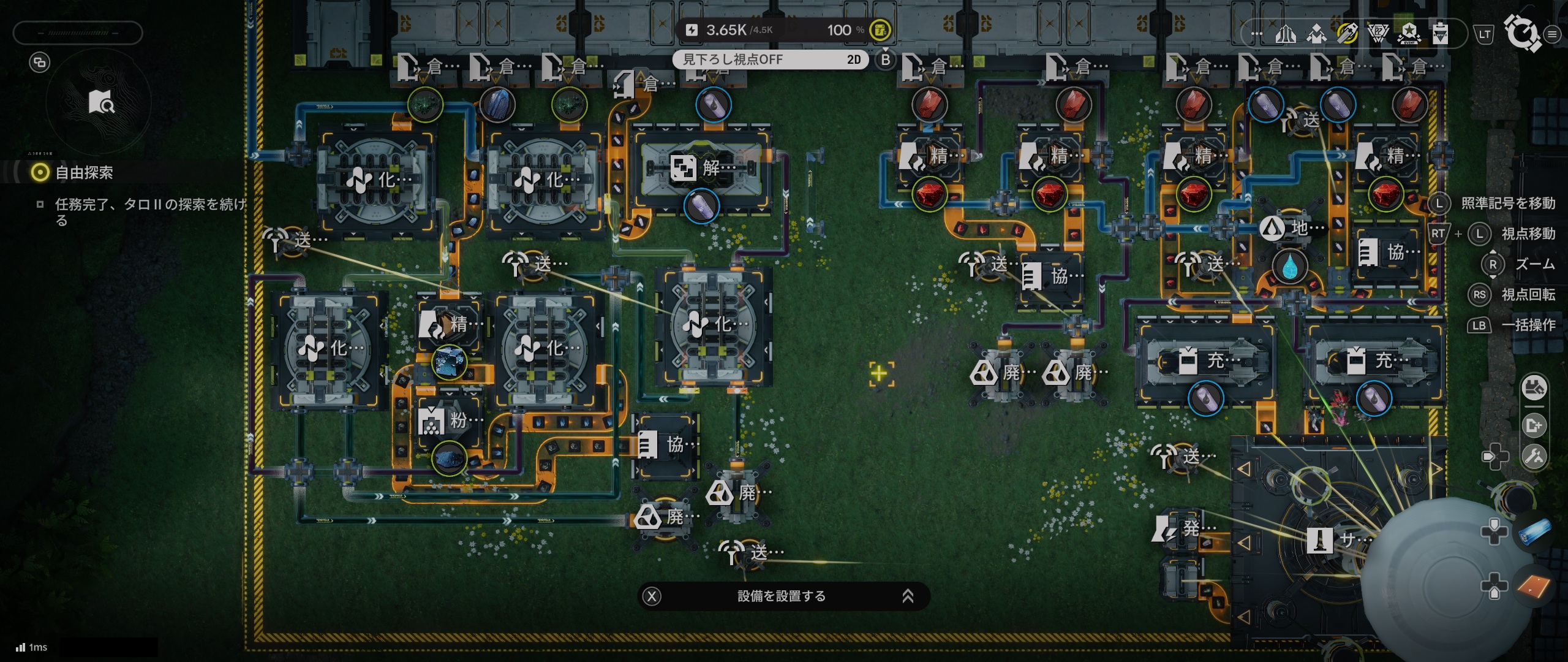
Task: Select the yellow-circled weapon icon in the toolbar
Action: point(1347,34)
